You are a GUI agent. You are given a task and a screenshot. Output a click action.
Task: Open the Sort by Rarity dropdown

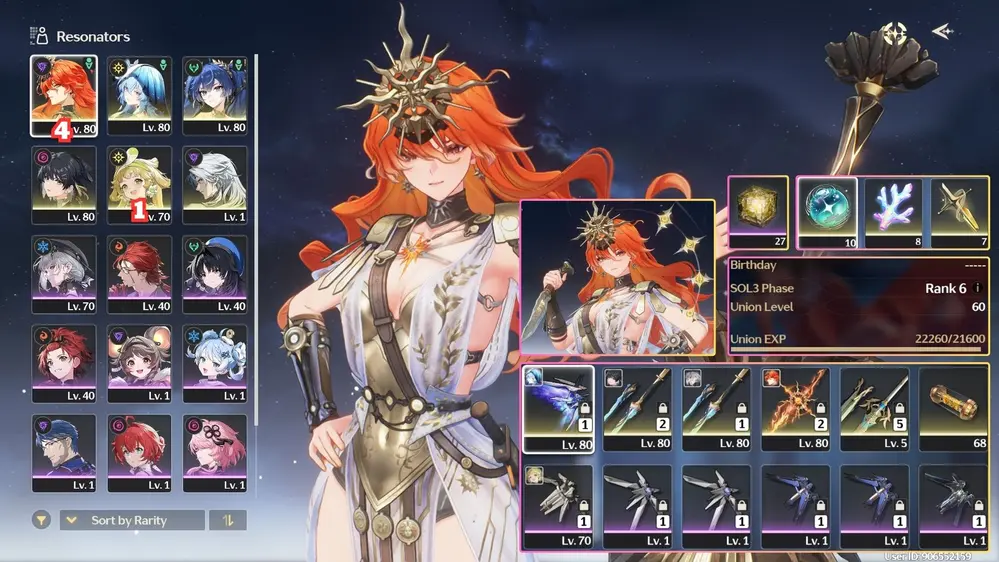pyautogui.click(x=132, y=520)
